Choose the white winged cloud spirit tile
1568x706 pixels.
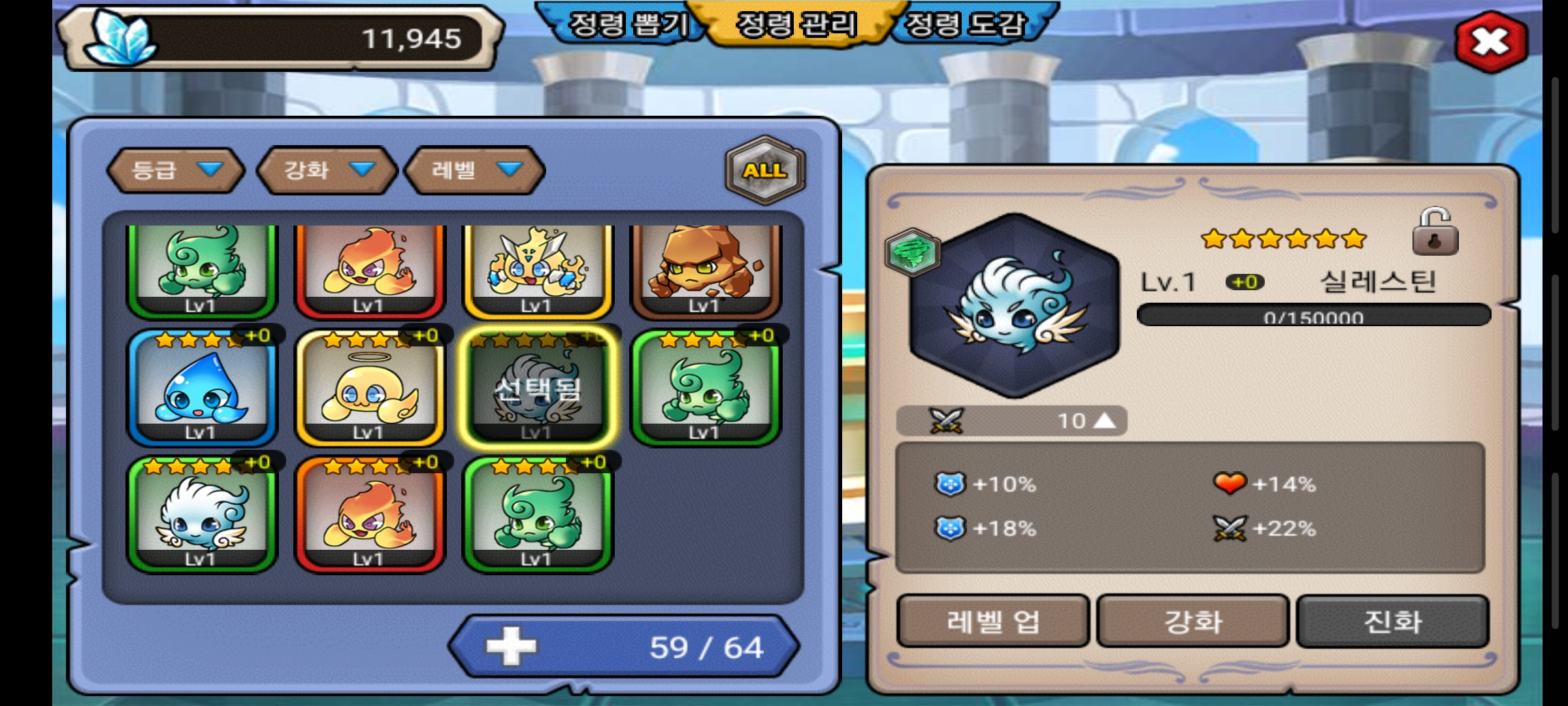tap(202, 514)
